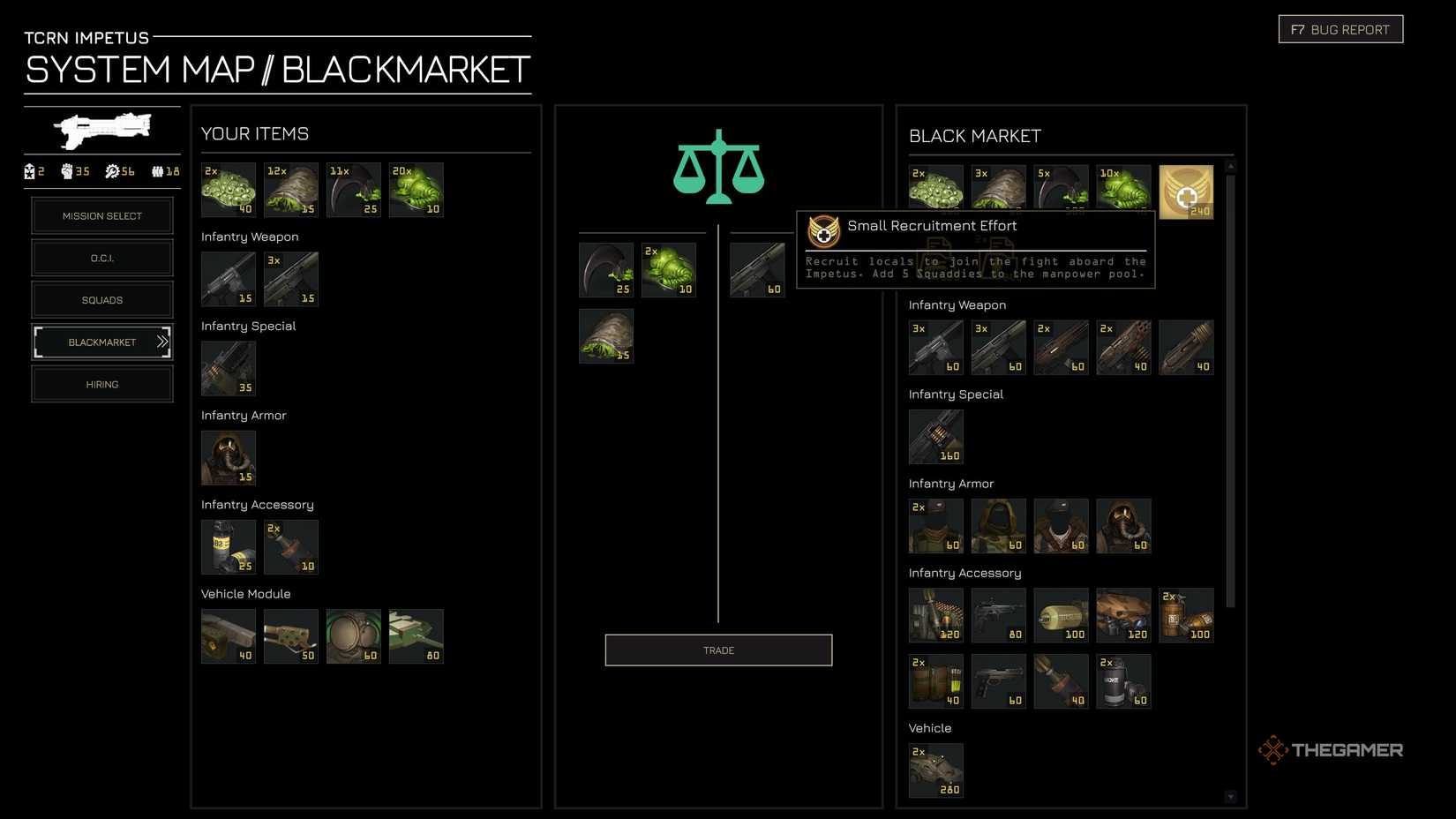This screenshot has height=819, width=1456.
Task: Select the vehicle costing 280
Action: 935,769
